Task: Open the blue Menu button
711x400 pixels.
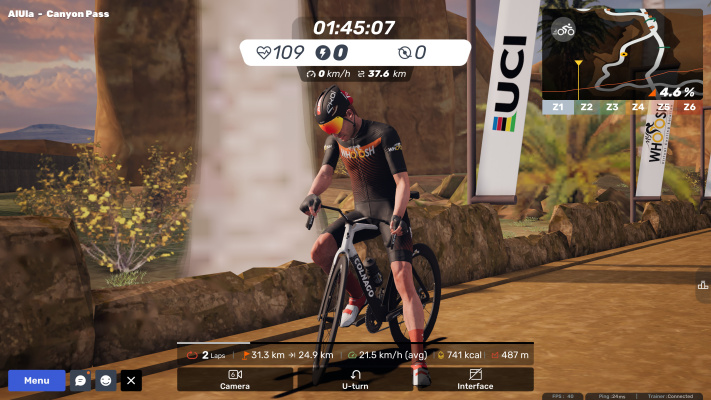Action: pyautogui.click(x=36, y=380)
